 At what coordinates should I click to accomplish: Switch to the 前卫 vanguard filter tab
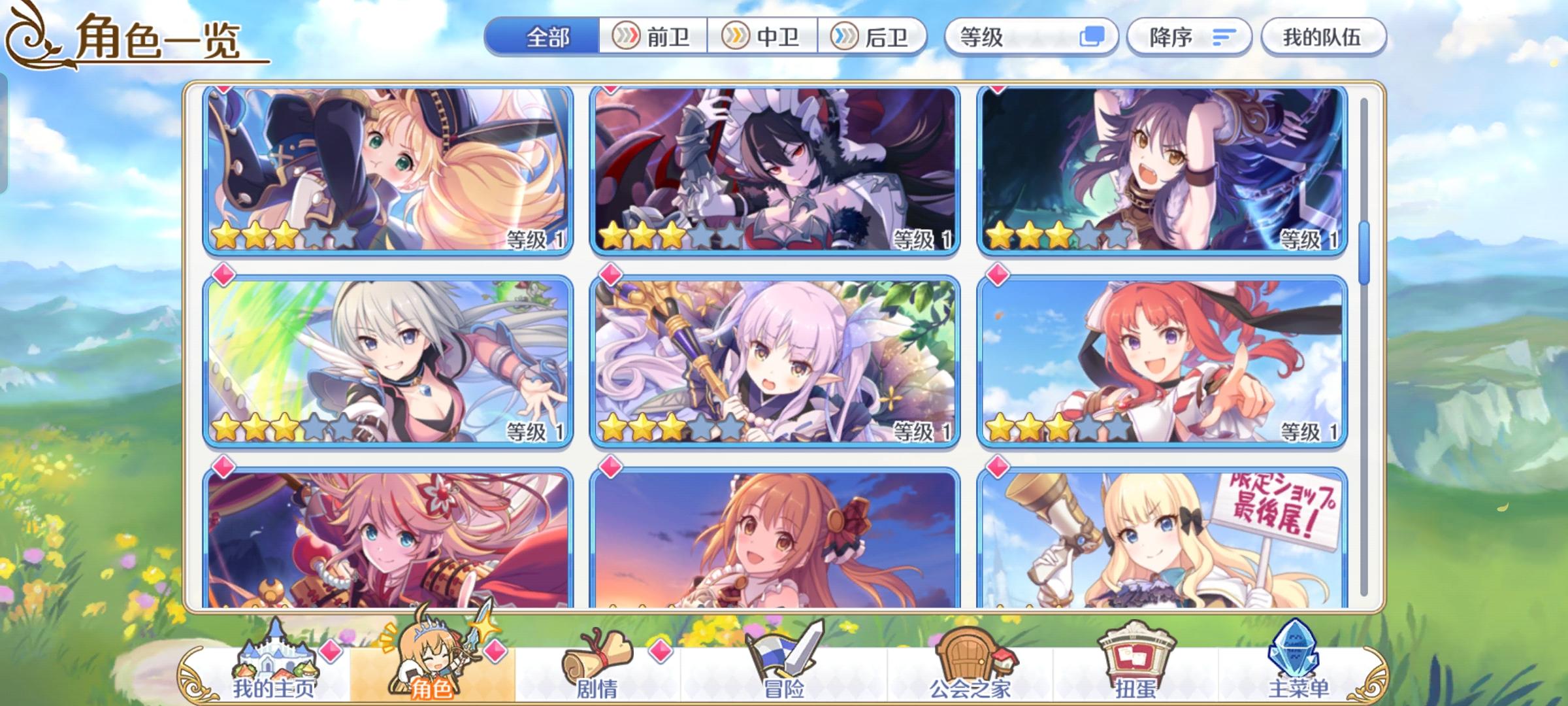653,37
